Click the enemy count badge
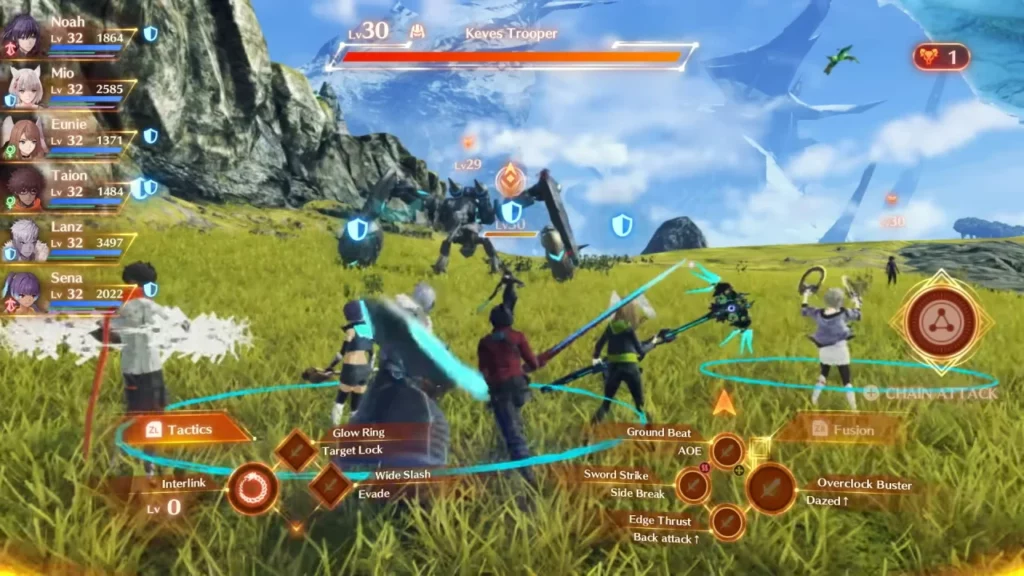 [940, 57]
